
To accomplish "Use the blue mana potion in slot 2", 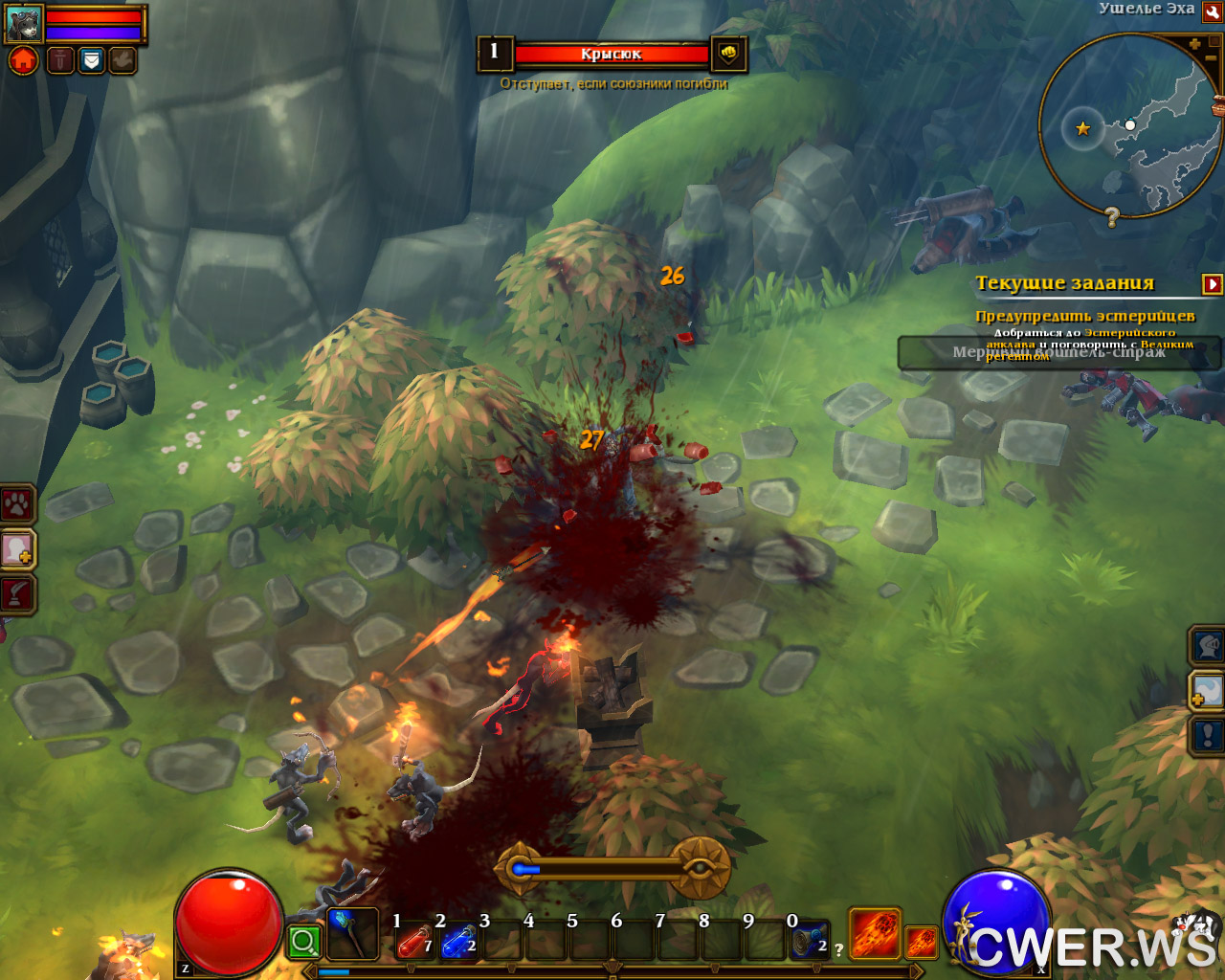I will [458, 941].
